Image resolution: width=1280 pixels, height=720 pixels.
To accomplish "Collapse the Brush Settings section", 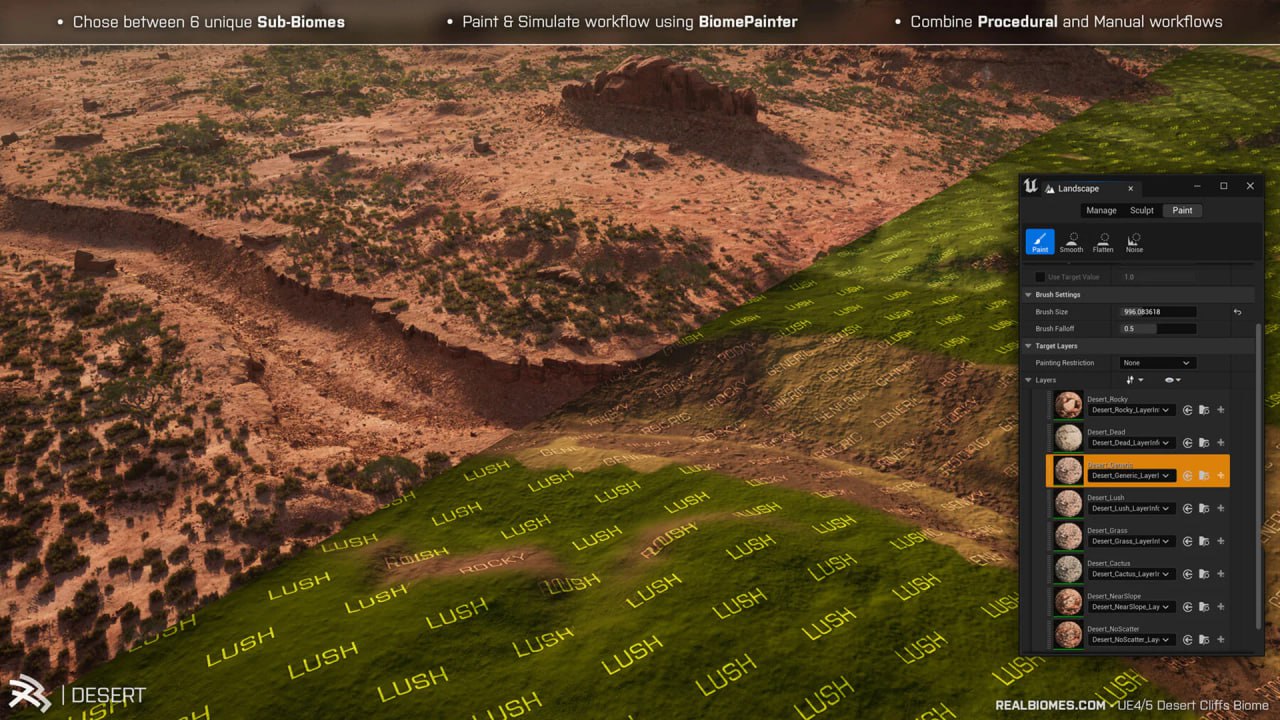I will tap(1029, 295).
